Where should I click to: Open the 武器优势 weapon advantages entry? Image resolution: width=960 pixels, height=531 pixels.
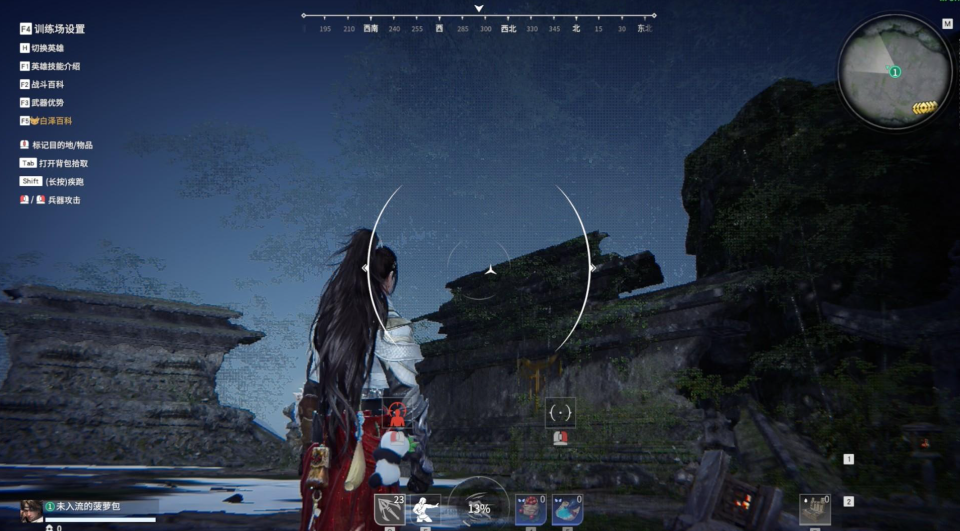pos(47,102)
